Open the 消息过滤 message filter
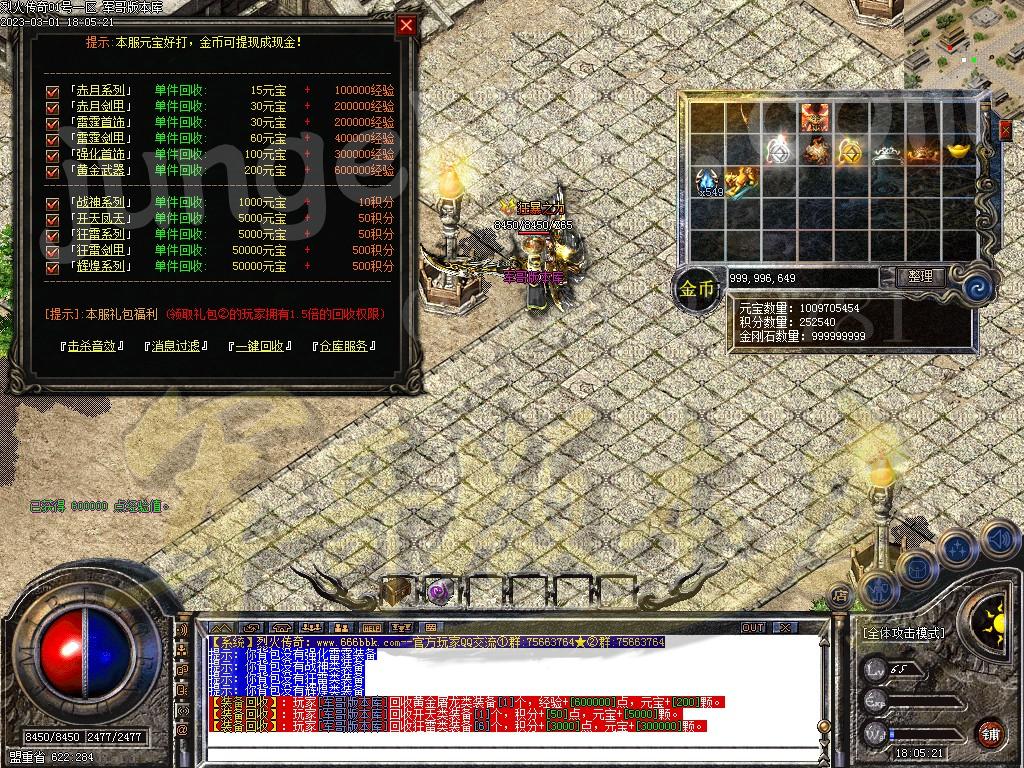Viewport: 1024px width, 768px height. 176,346
